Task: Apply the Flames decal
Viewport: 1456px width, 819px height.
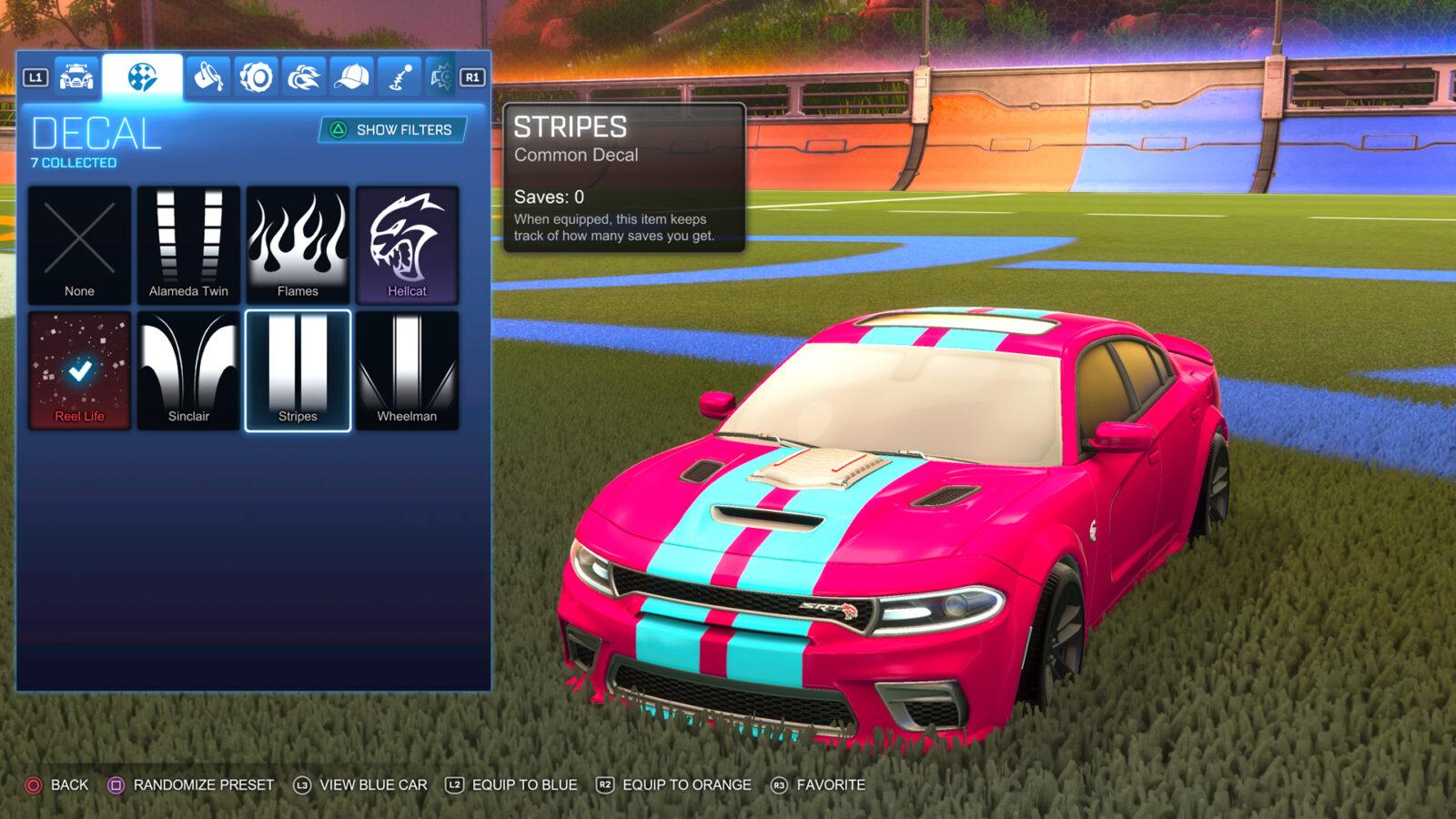Action: pyautogui.click(x=298, y=241)
